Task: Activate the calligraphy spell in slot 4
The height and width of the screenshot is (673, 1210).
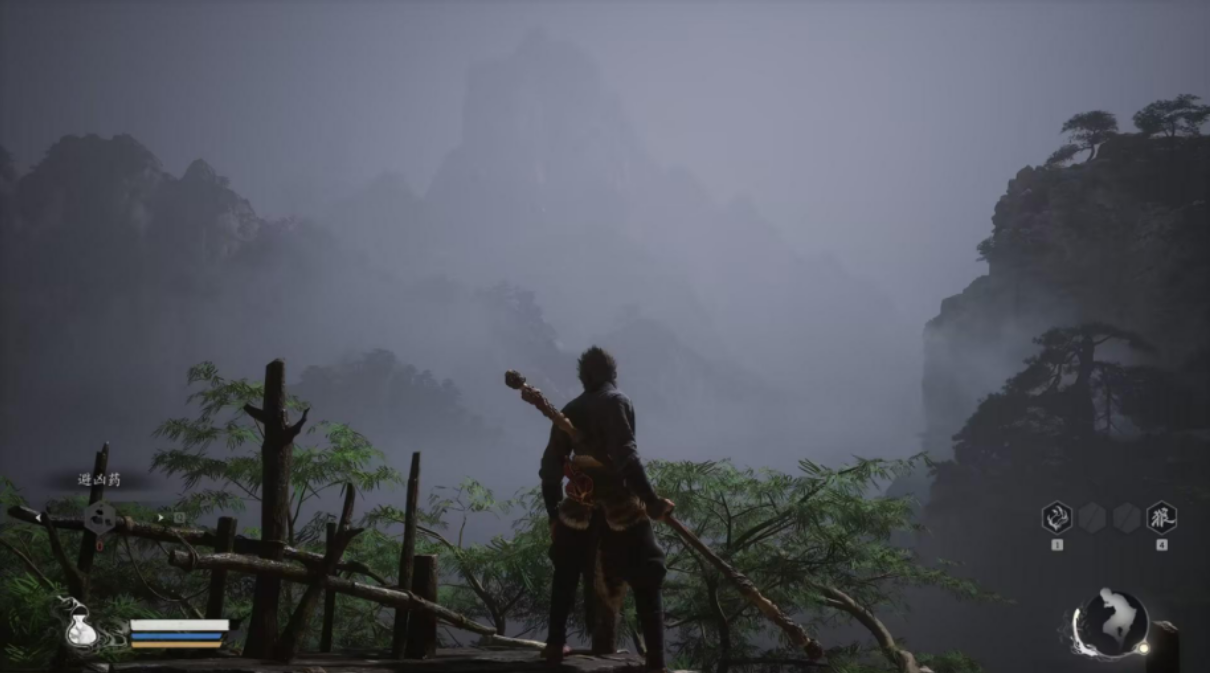Action: point(1161,517)
